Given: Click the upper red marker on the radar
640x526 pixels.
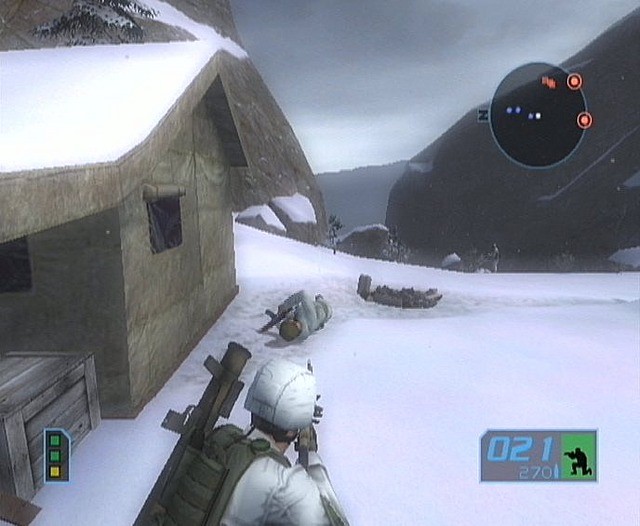Looking at the screenshot, I should [x=574, y=82].
